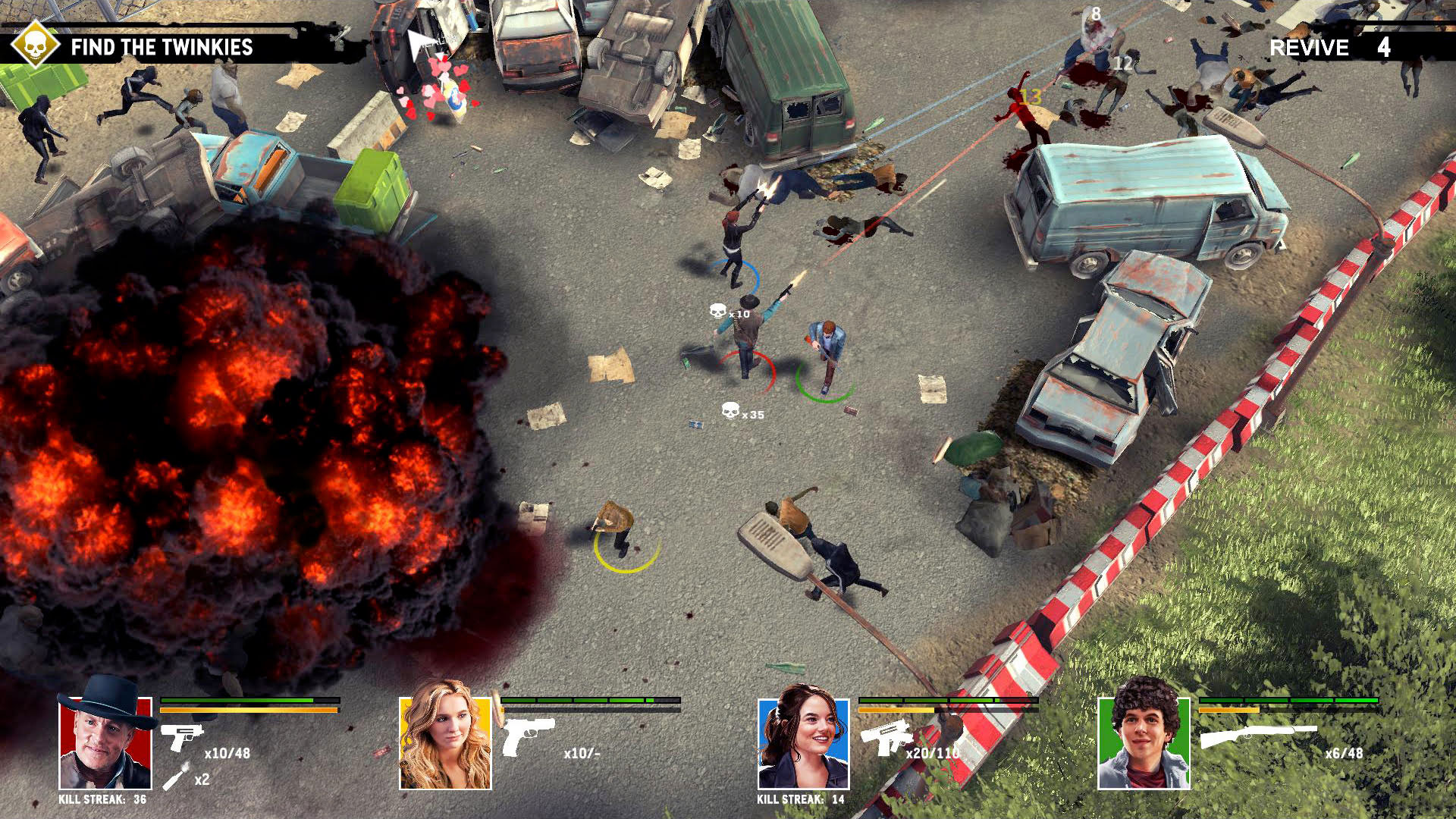Select the skull objective badge icon
The width and height of the screenshot is (1456, 819).
34,45
